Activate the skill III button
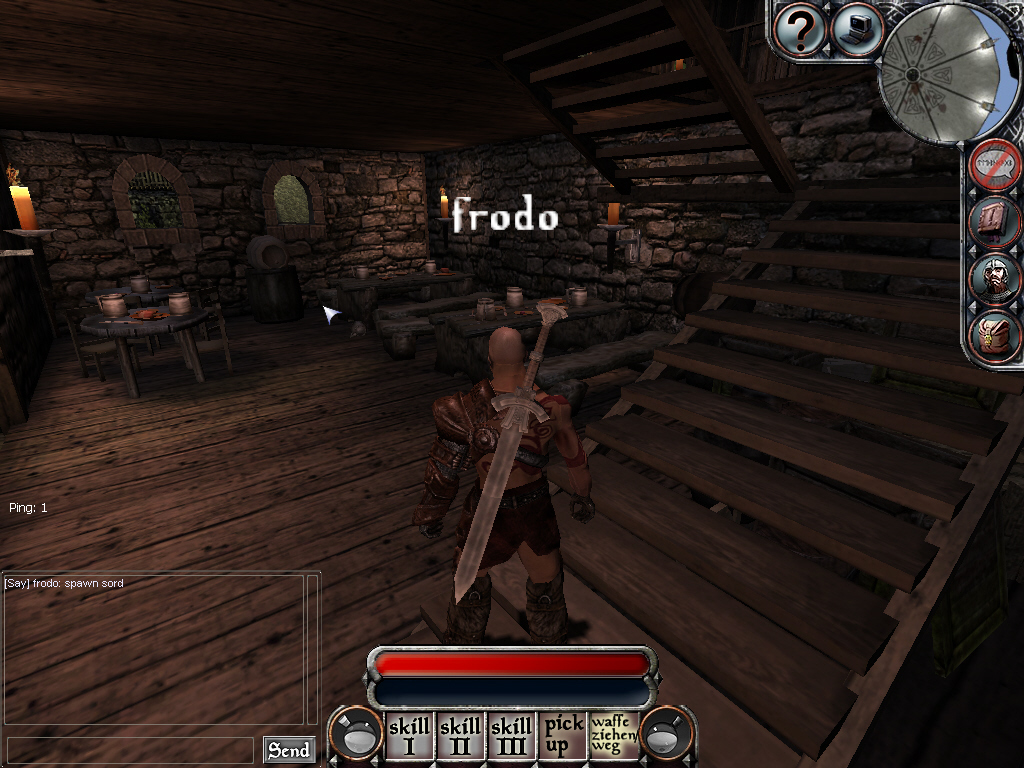Screen dimensions: 1024x768 511,735
